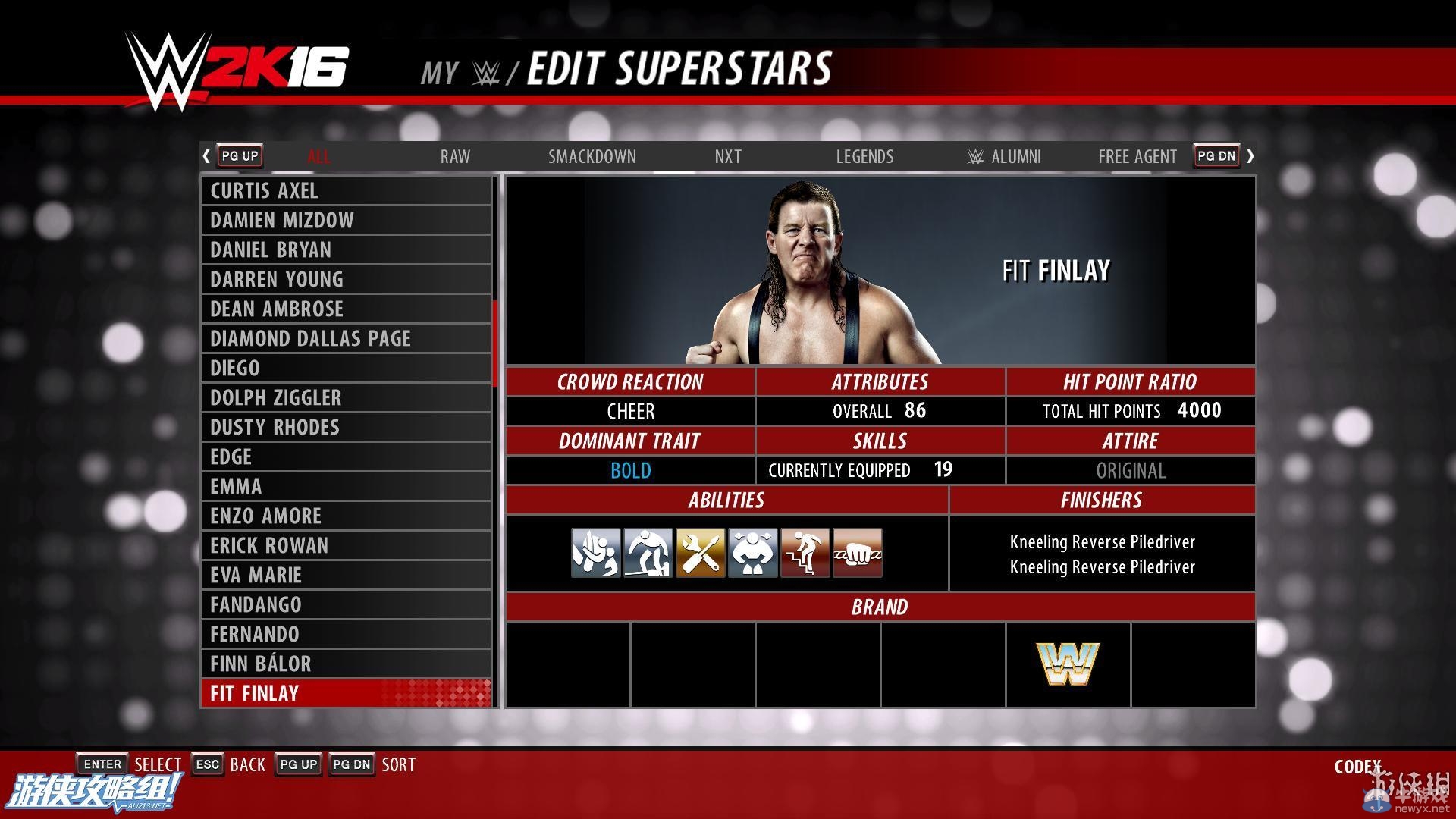Open the gold wrench and screwdriver ability
Viewport: 1456px width, 819px height.
[701, 553]
